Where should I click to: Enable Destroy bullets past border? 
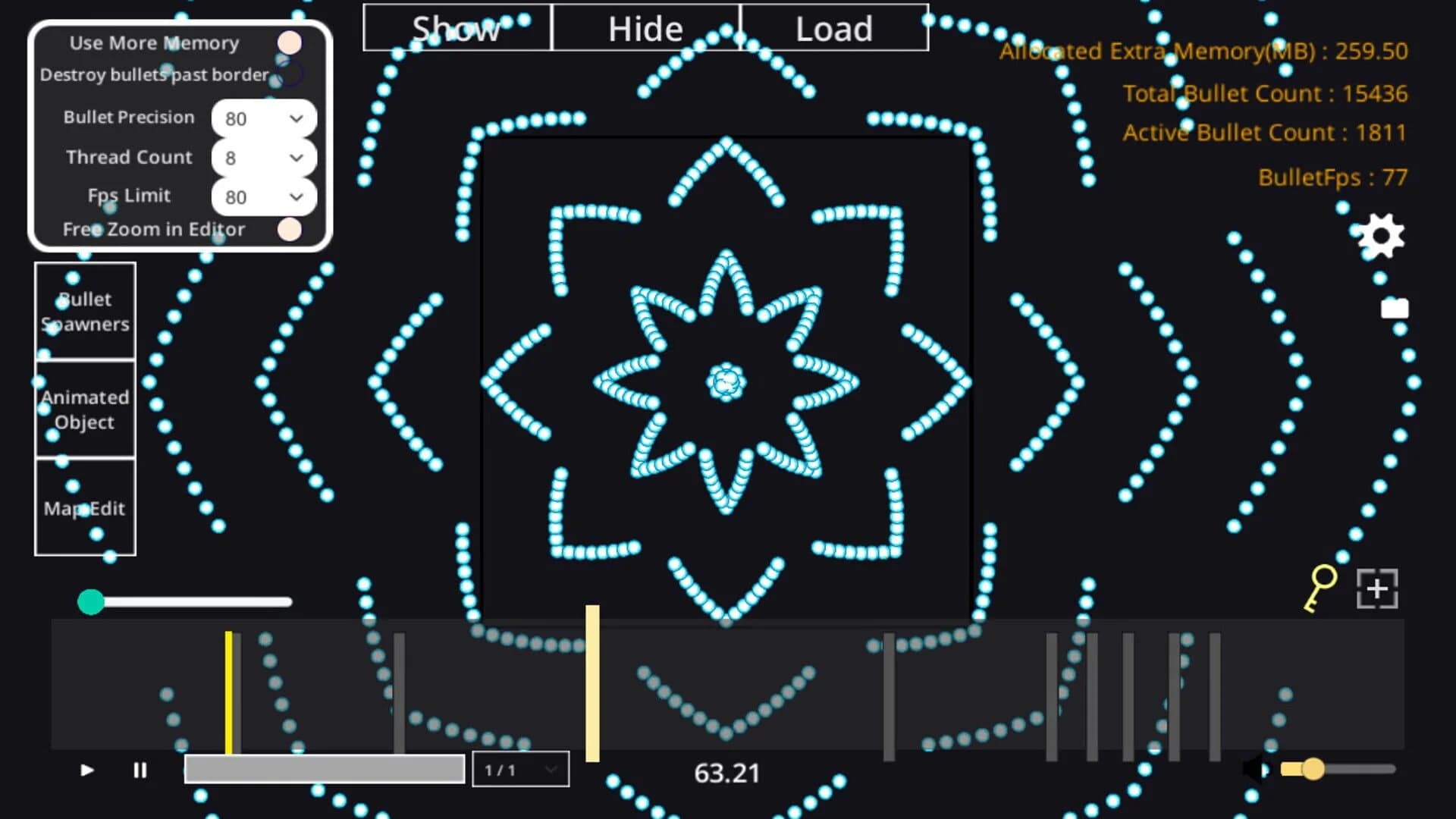pyautogui.click(x=289, y=74)
